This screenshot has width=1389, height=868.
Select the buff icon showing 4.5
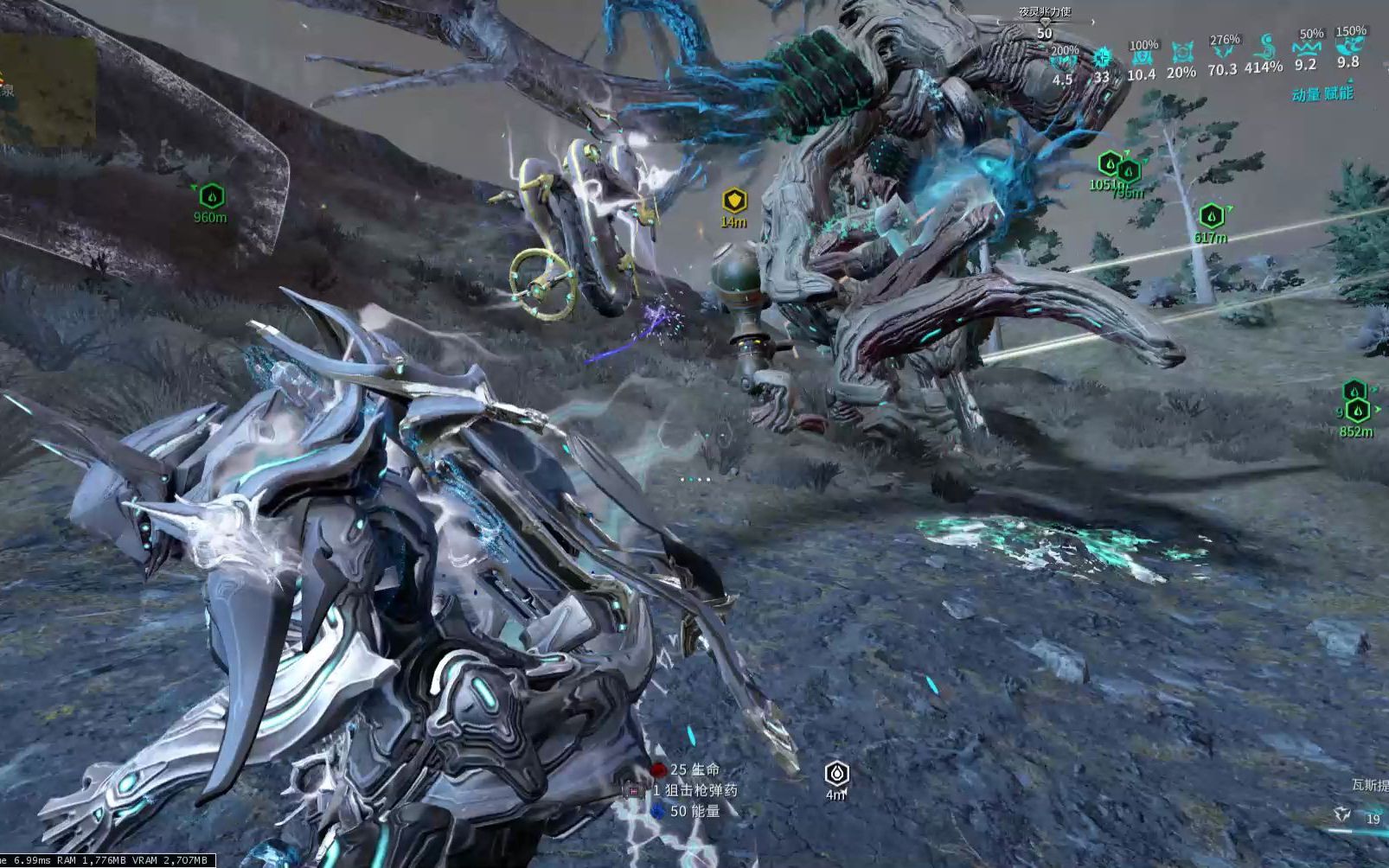point(1063,62)
